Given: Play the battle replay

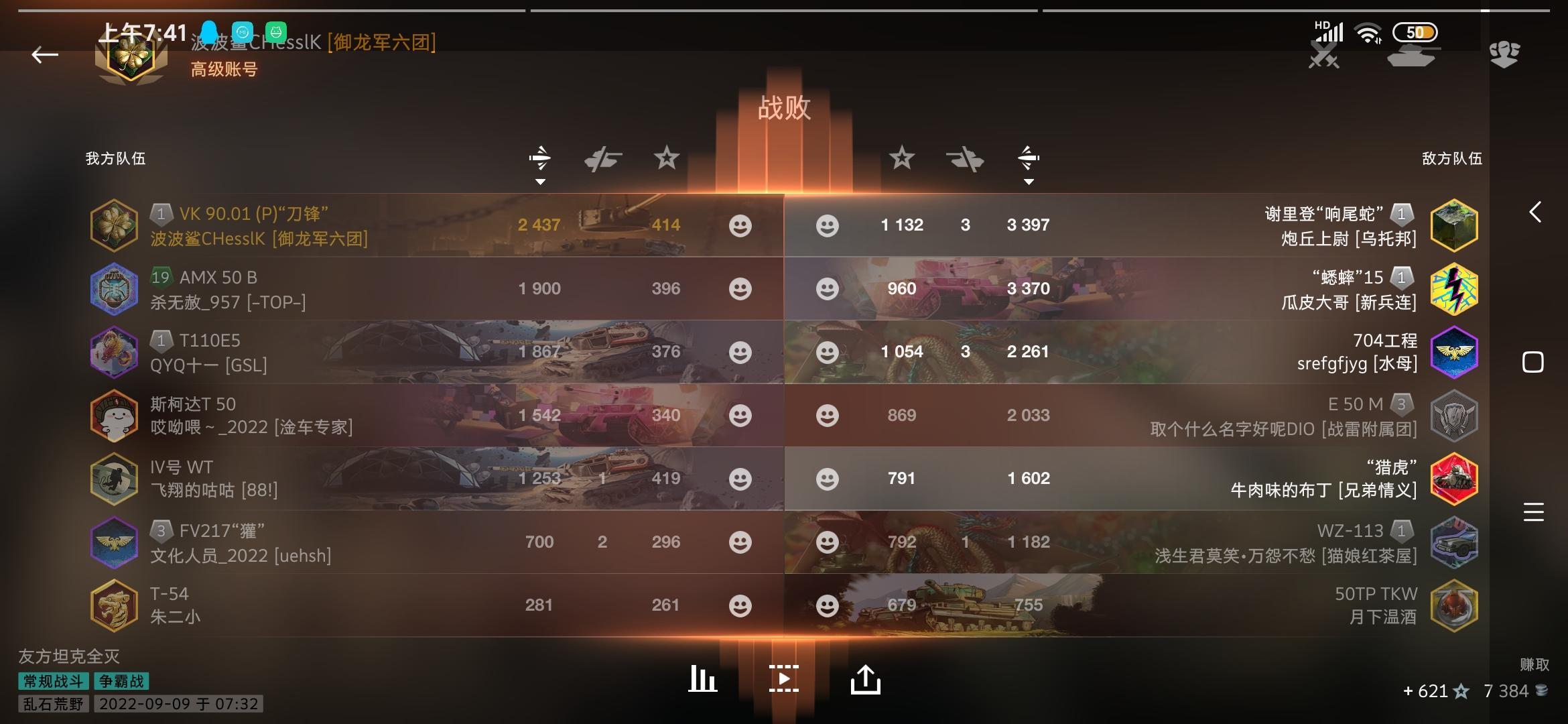Looking at the screenshot, I should pyautogui.click(x=784, y=678).
